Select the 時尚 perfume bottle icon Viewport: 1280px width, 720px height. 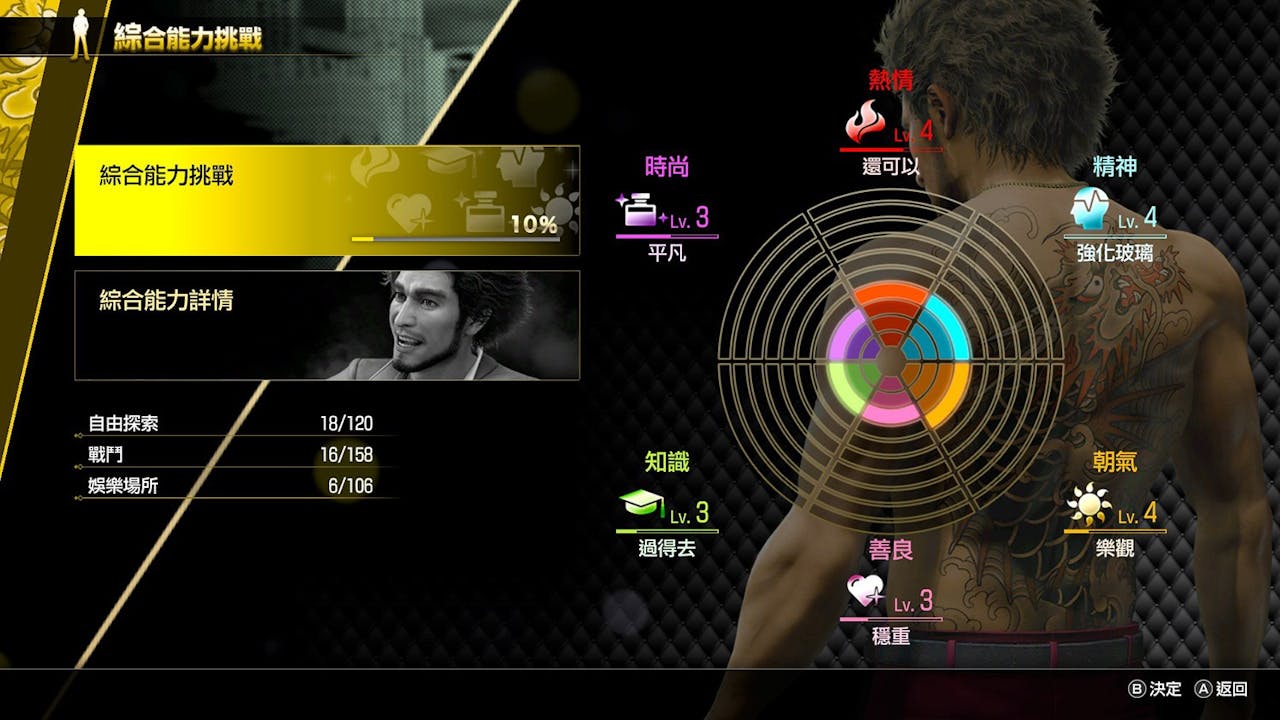pos(641,211)
